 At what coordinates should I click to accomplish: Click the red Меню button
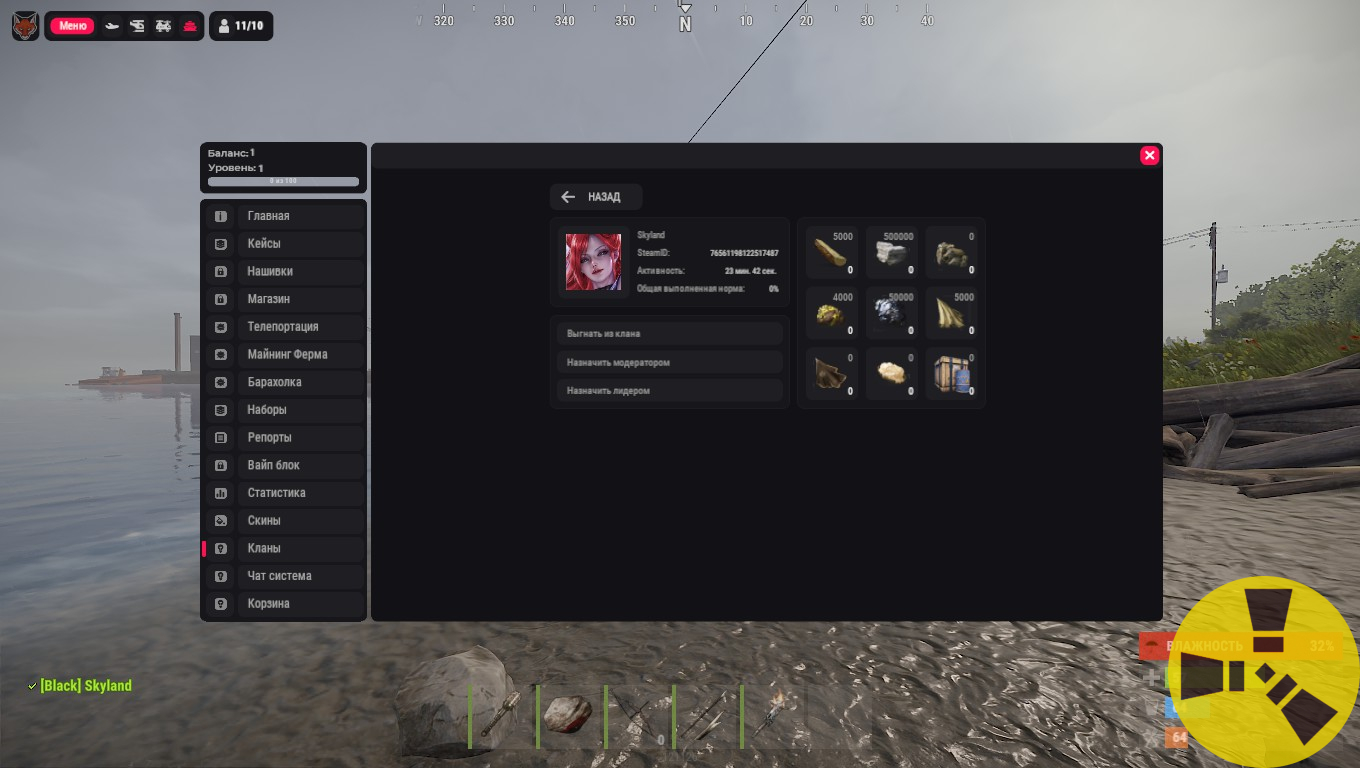(72, 26)
